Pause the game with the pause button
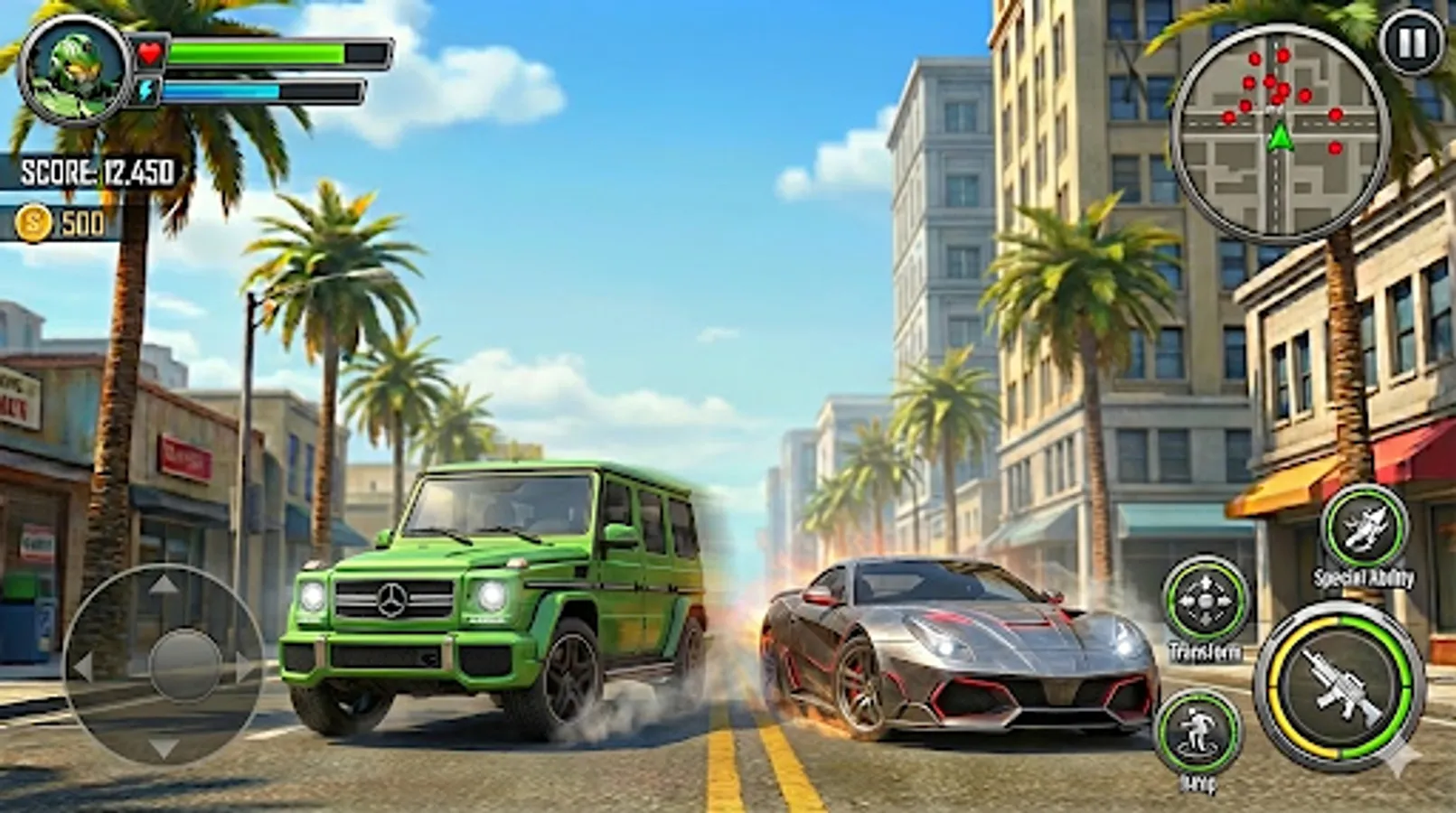This screenshot has height=813, width=1456. click(x=1409, y=44)
